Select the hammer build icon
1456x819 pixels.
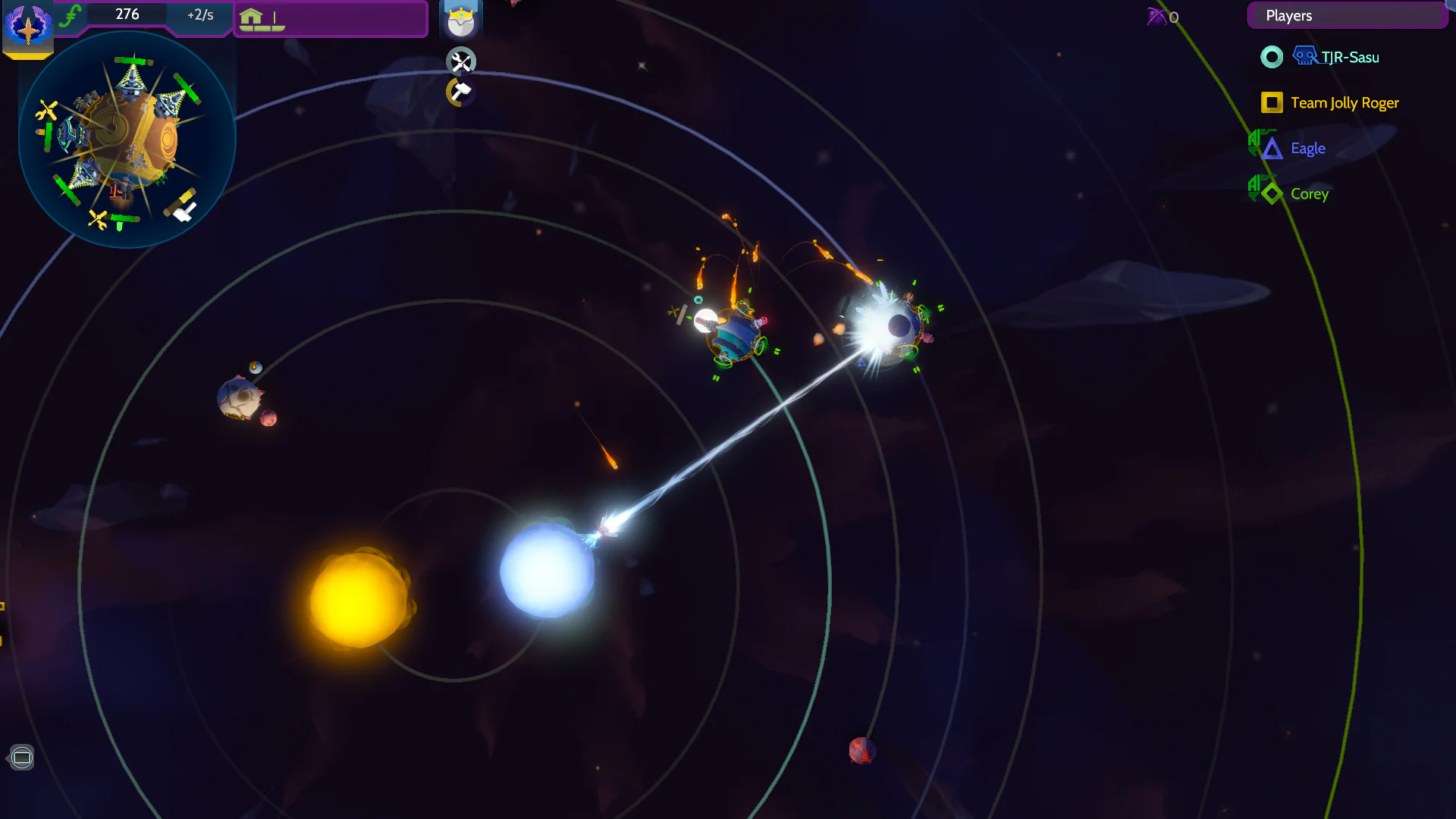point(460,93)
